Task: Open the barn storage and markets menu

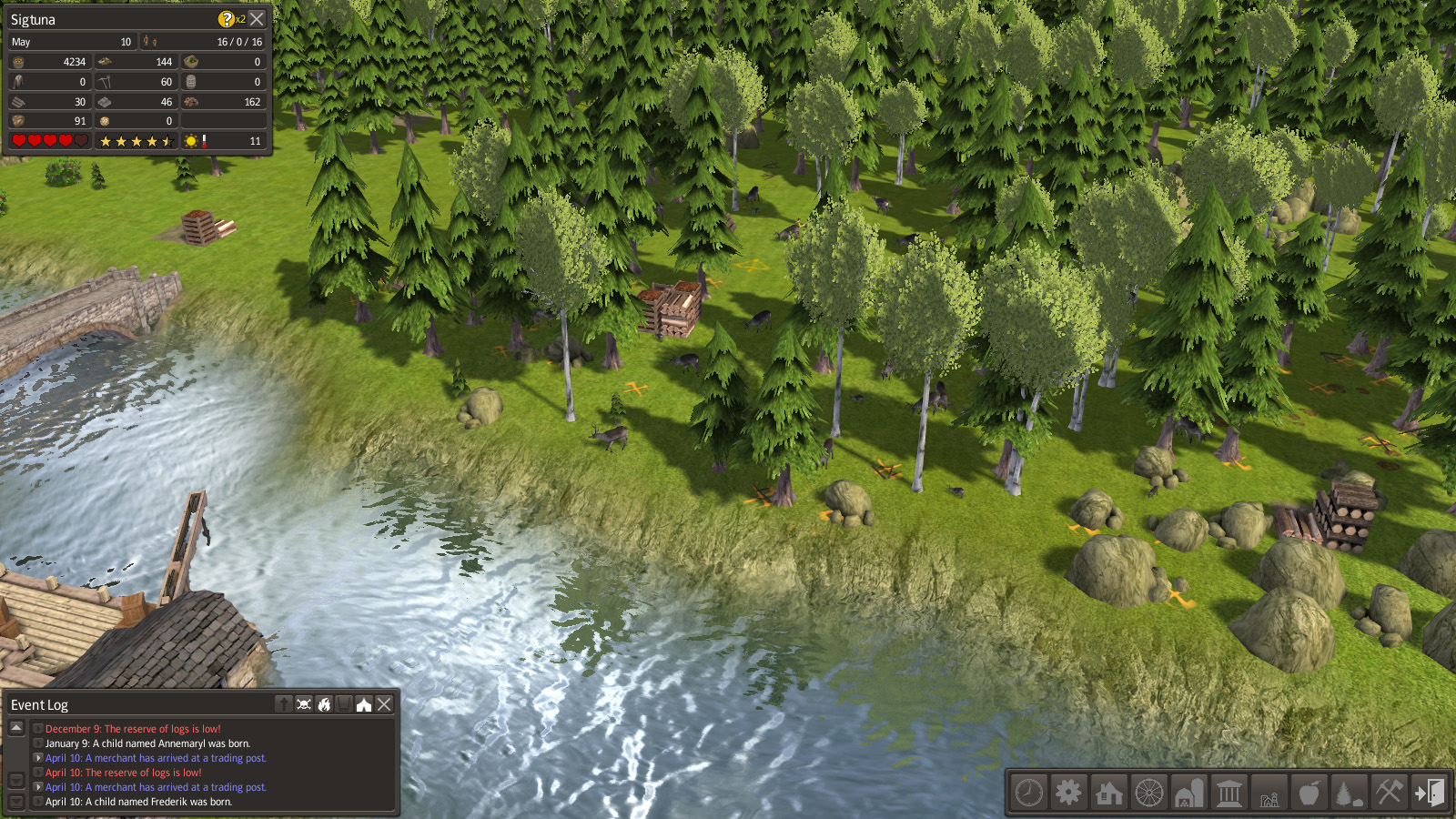Action: [1188, 793]
